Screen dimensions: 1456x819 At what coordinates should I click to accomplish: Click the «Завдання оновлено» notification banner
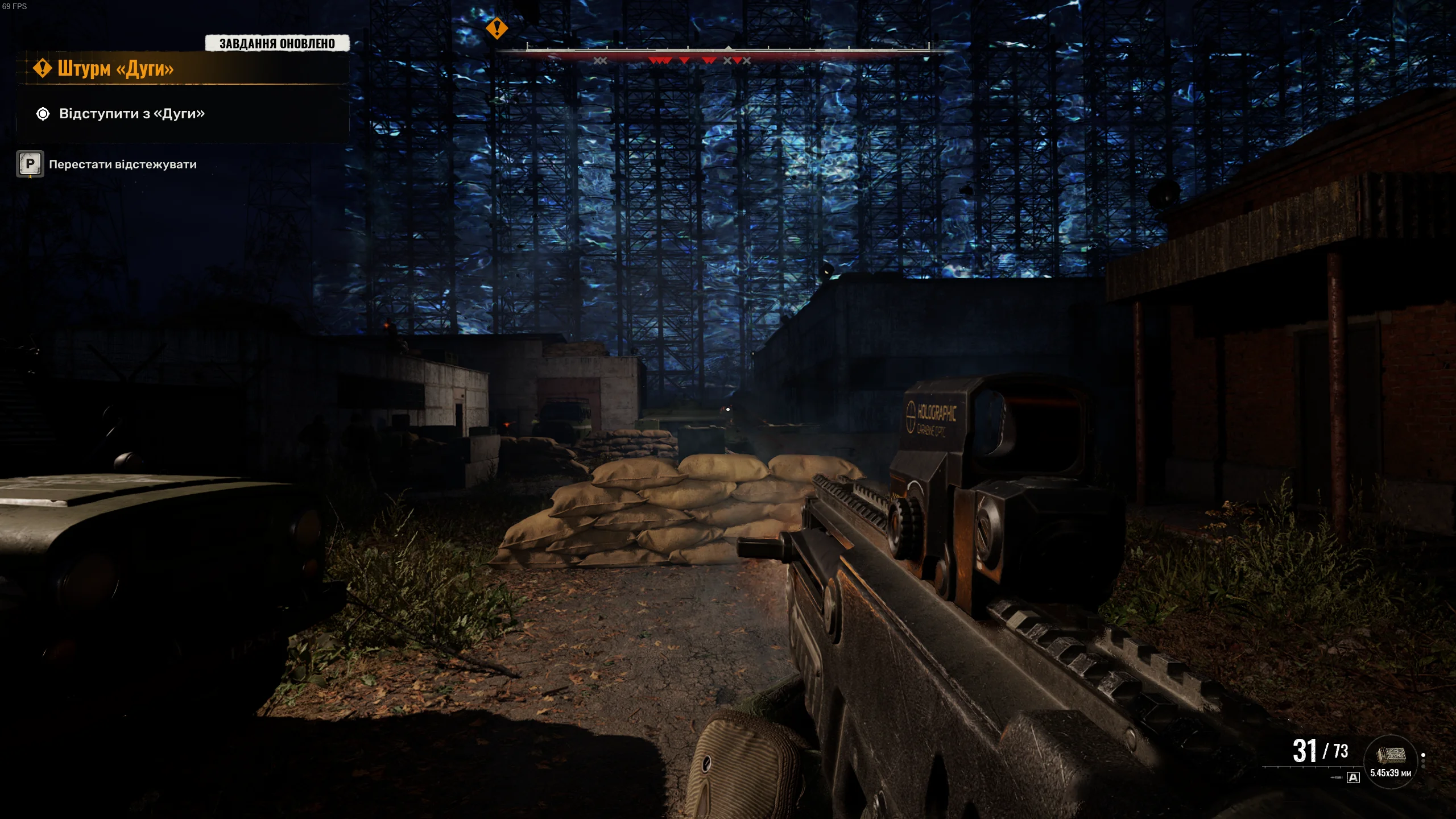coord(277,43)
